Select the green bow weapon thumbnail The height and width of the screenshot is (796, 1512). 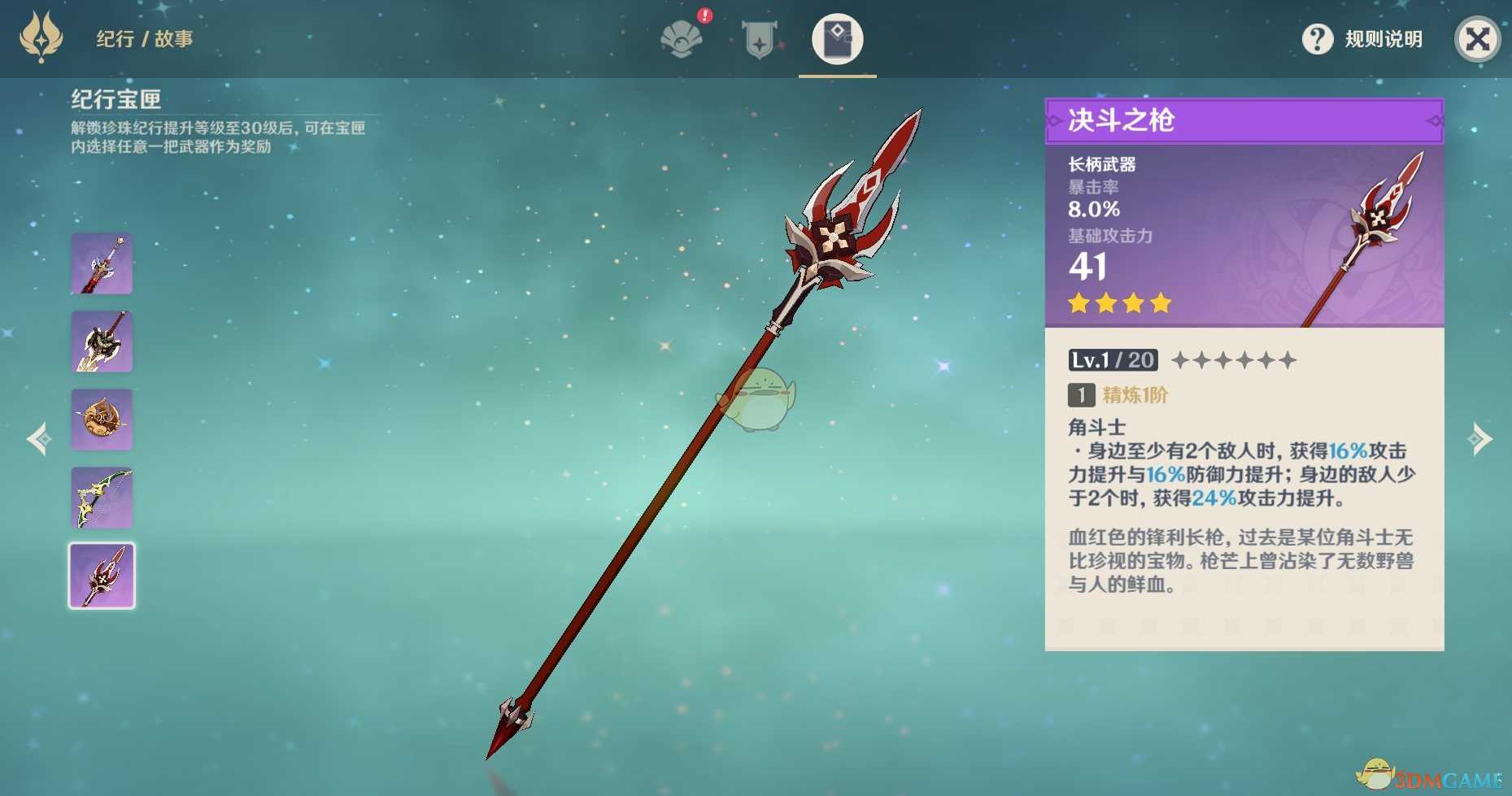pyautogui.click(x=102, y=498)
